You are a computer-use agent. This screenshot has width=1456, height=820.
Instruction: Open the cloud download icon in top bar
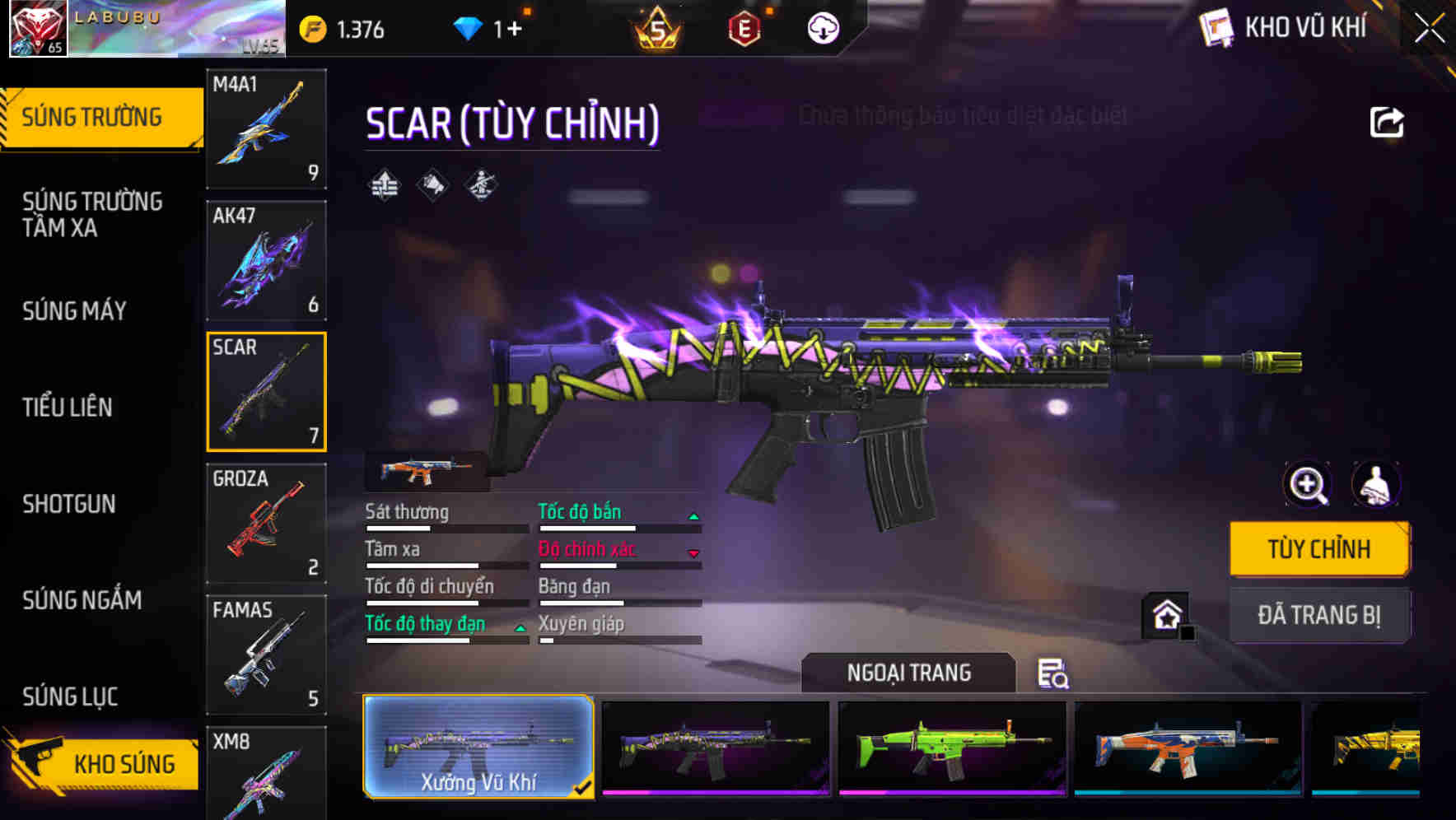[x=823, y=28]
